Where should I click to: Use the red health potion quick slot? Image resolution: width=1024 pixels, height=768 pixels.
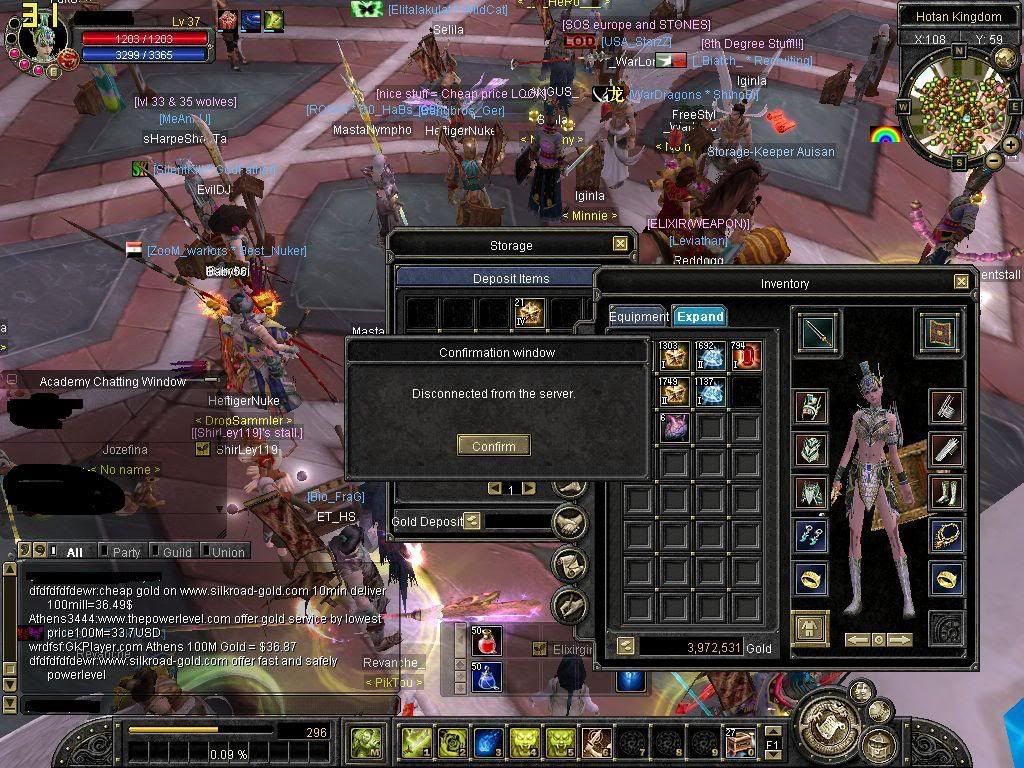click(487, 639)
